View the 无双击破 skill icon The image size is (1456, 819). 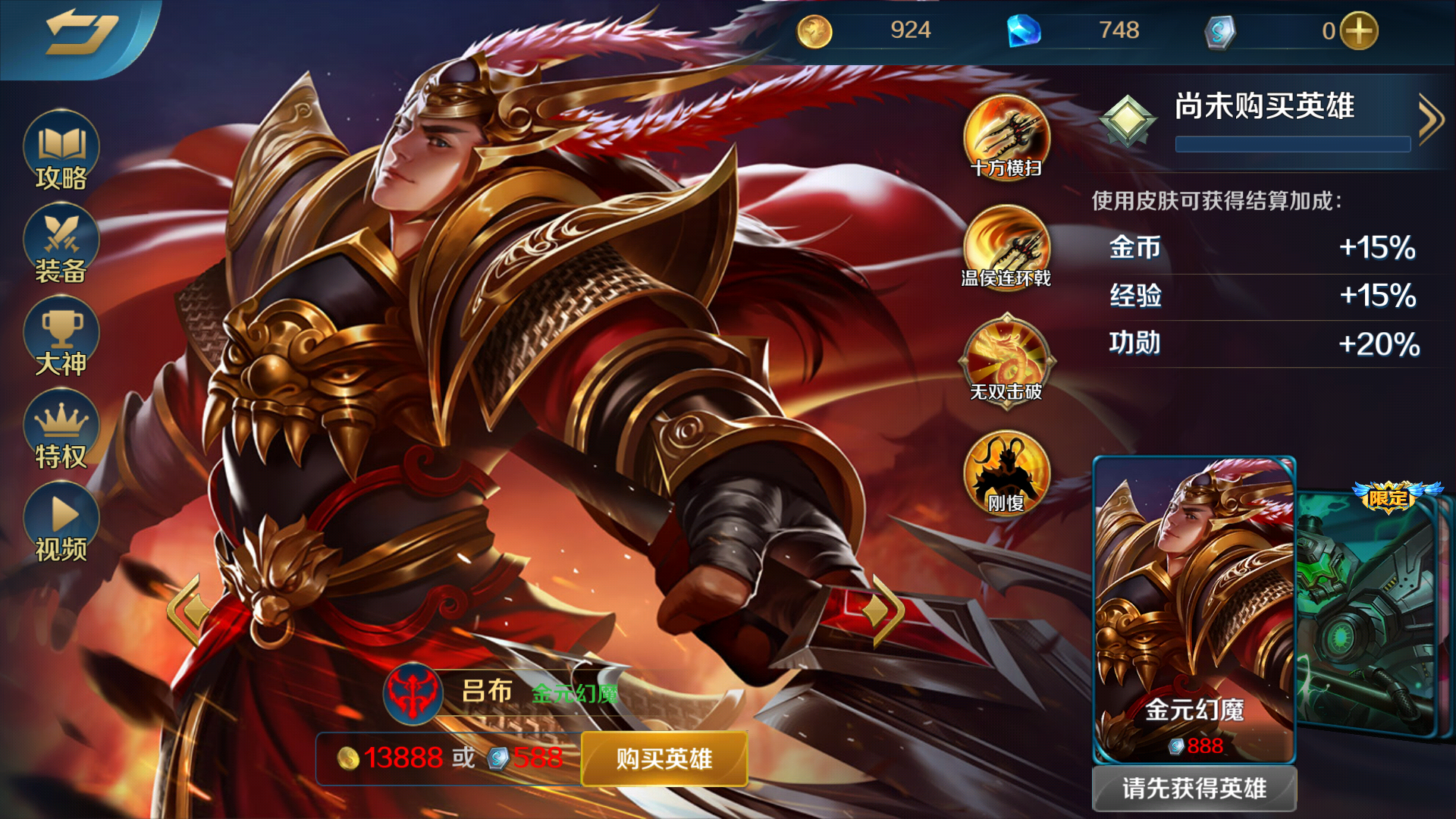[x=1006, y=359]
